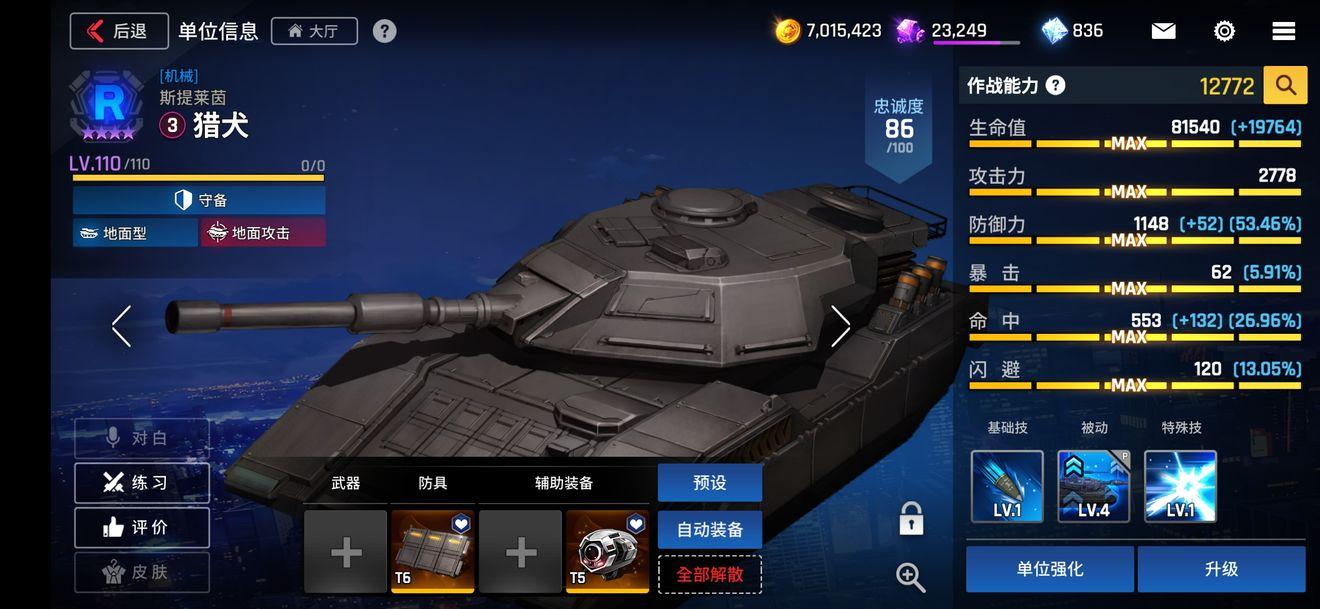Open the question mark help icon beside 大厅
The image size is (1320, 609).
[384, 31]
